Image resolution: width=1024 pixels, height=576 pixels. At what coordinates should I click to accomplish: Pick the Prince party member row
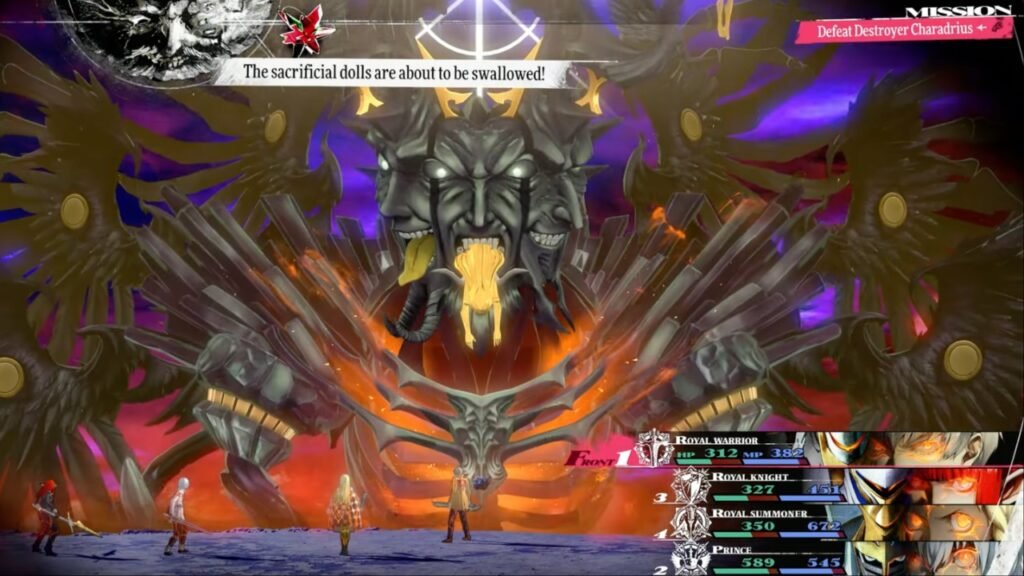760,556
